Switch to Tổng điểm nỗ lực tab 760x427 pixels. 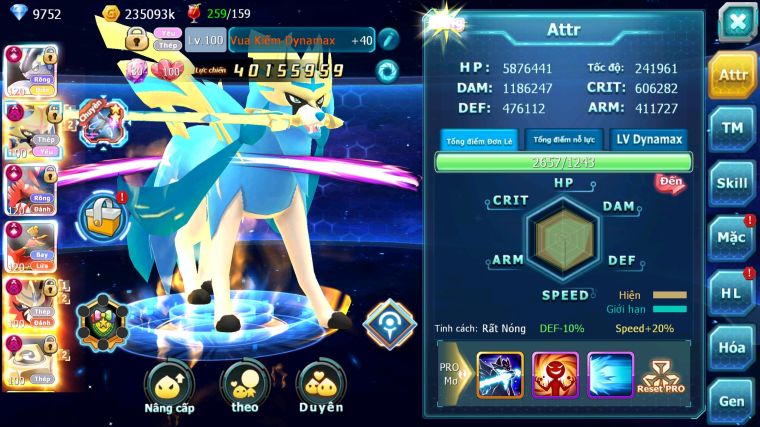(x=563, y=140)
